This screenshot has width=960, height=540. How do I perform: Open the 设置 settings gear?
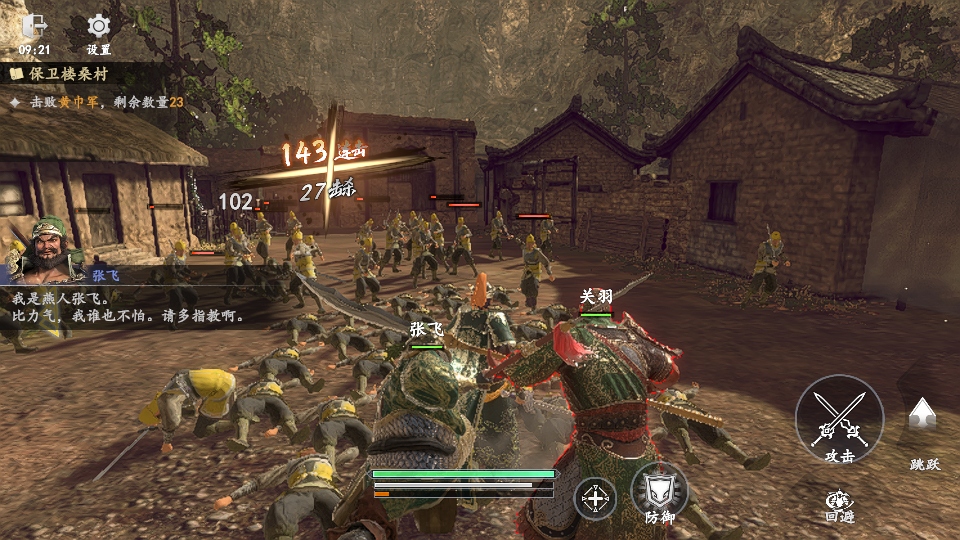[98, 27]
